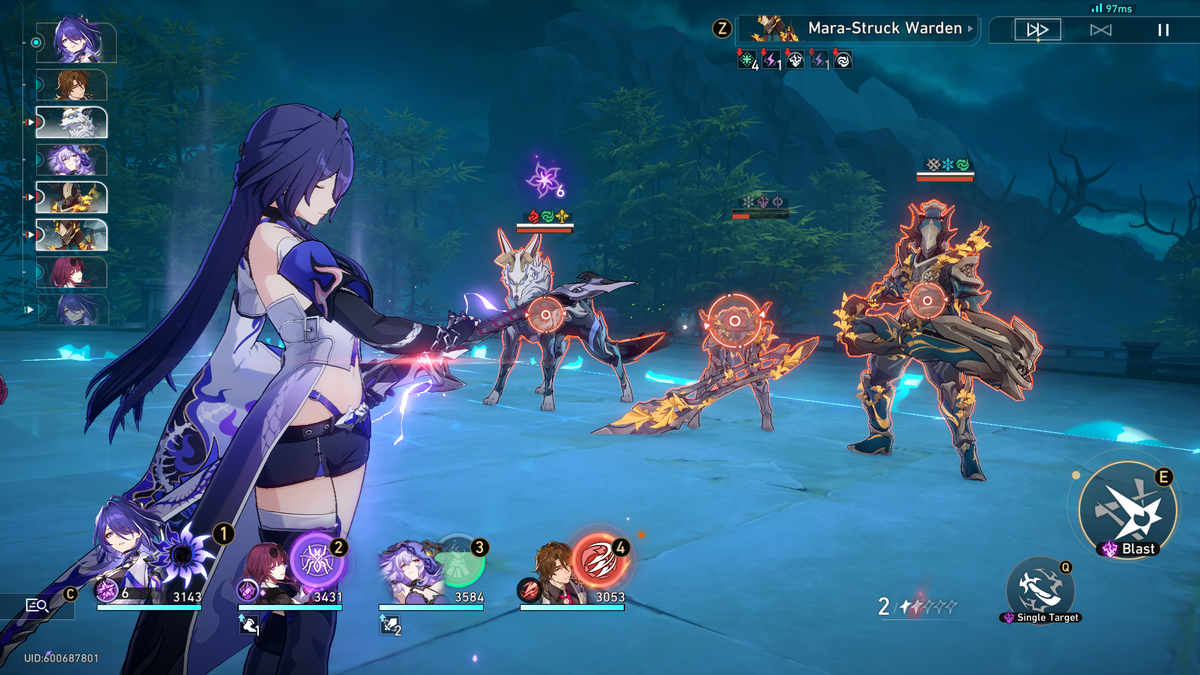Target the large armored warden on the right
Screen dimensions: 1200x675
click(x=929, y=297)
